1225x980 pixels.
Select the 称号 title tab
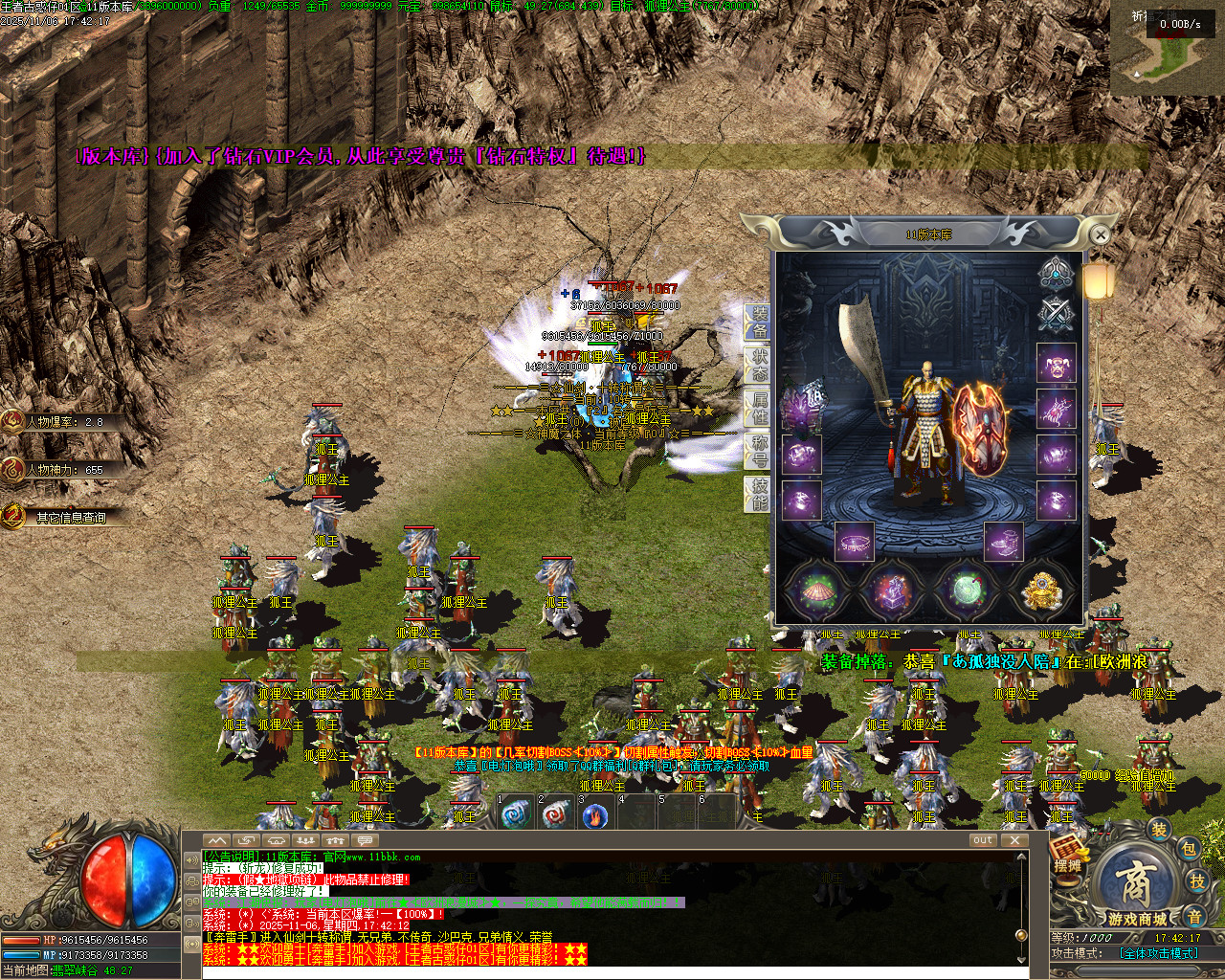(758, 451)
